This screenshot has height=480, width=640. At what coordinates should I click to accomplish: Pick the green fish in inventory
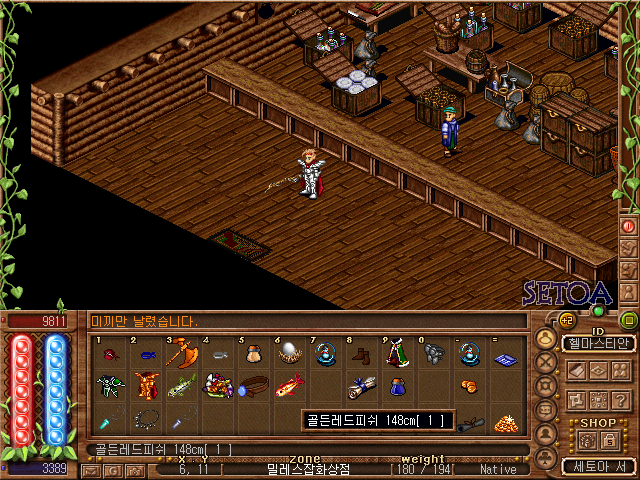(182, 386)
